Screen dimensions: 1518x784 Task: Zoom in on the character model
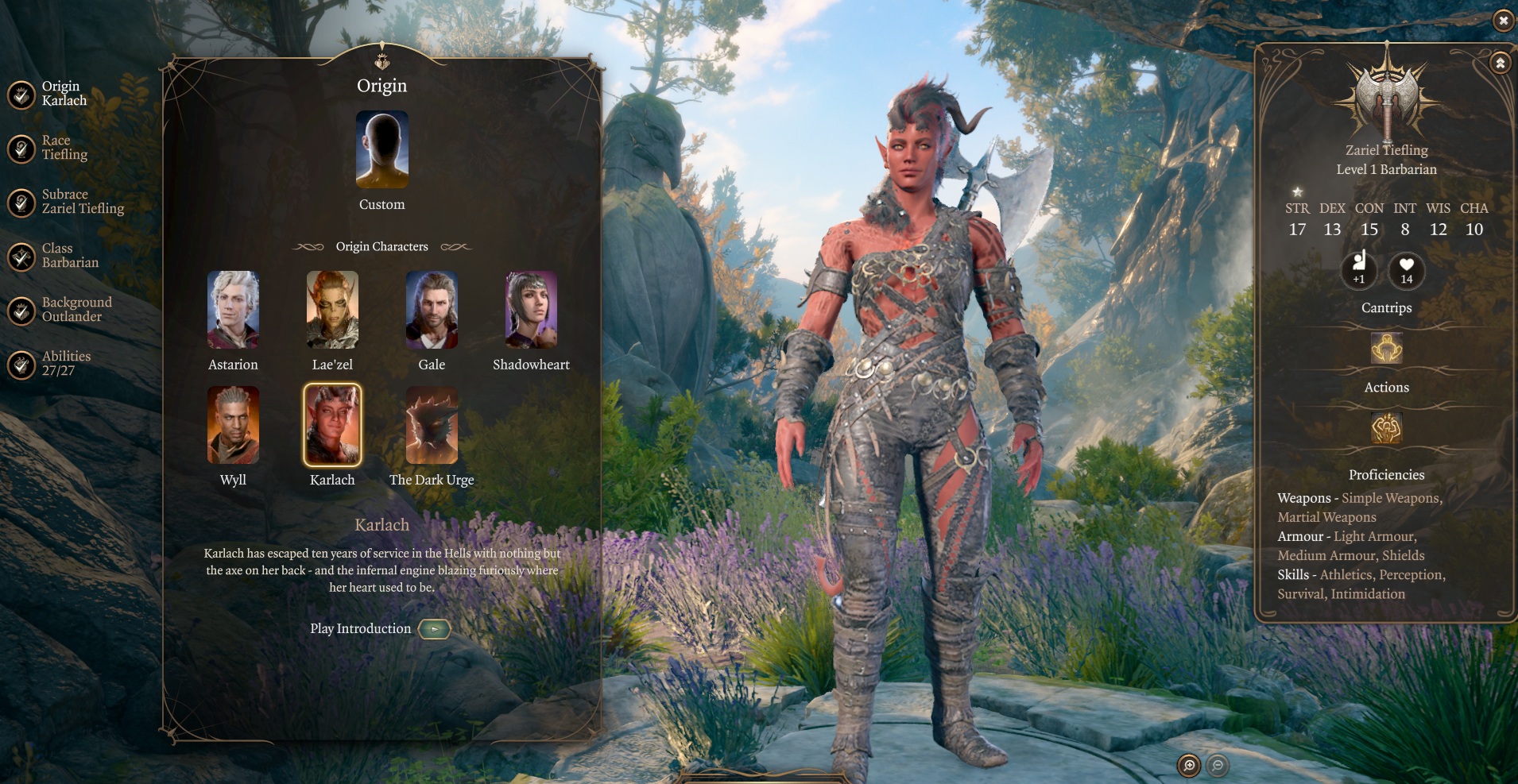pos(1189,766)
